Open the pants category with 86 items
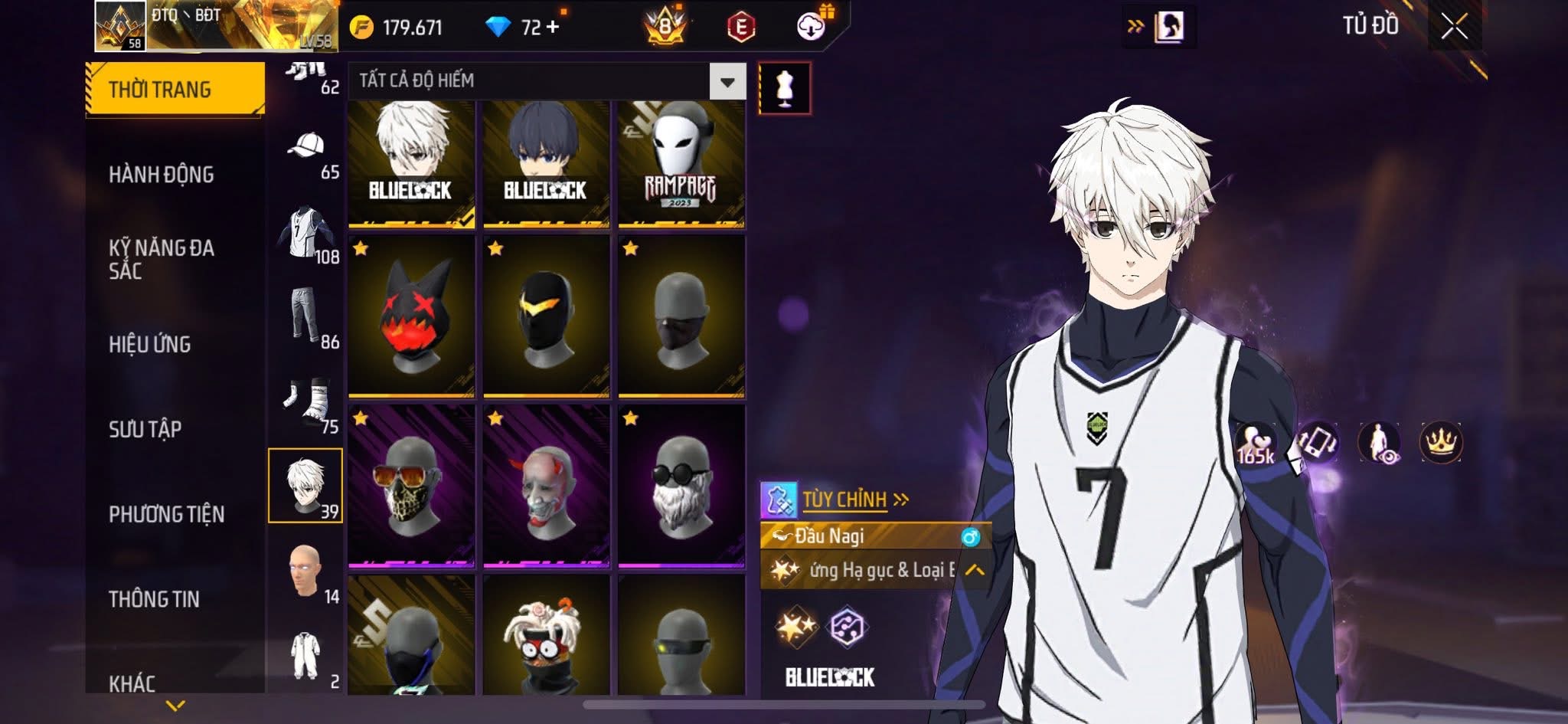The image size is (1568, 724). (x=306, y=317)
